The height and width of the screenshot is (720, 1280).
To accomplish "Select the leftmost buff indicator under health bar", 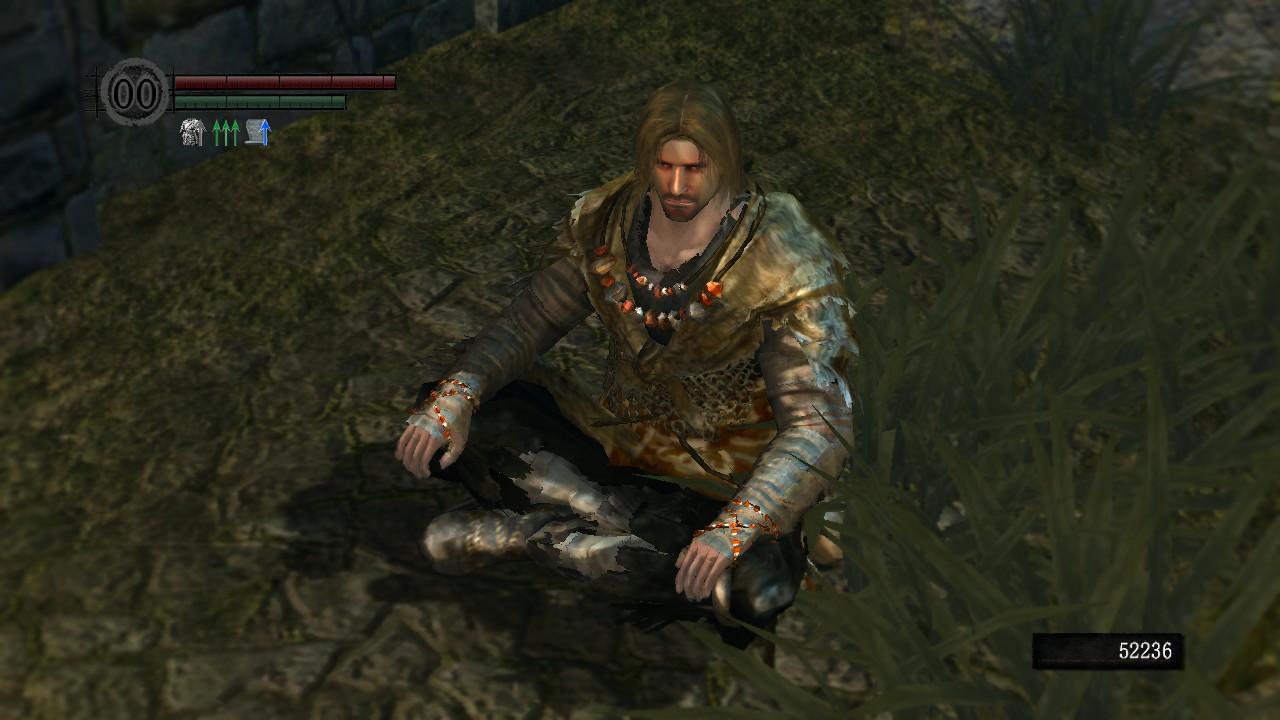I will 192,131.
